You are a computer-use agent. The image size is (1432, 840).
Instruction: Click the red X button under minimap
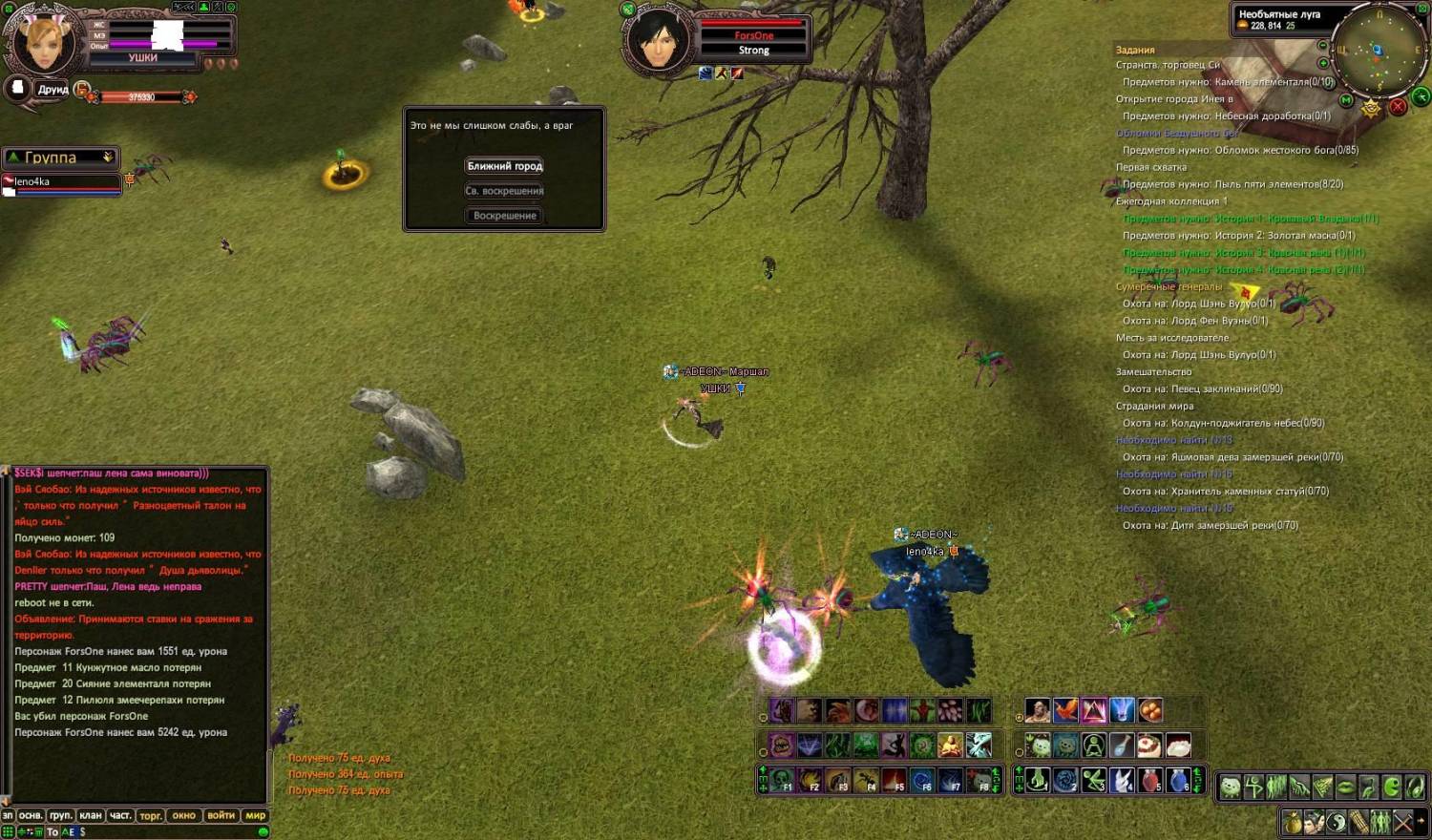coord(1398,106)
